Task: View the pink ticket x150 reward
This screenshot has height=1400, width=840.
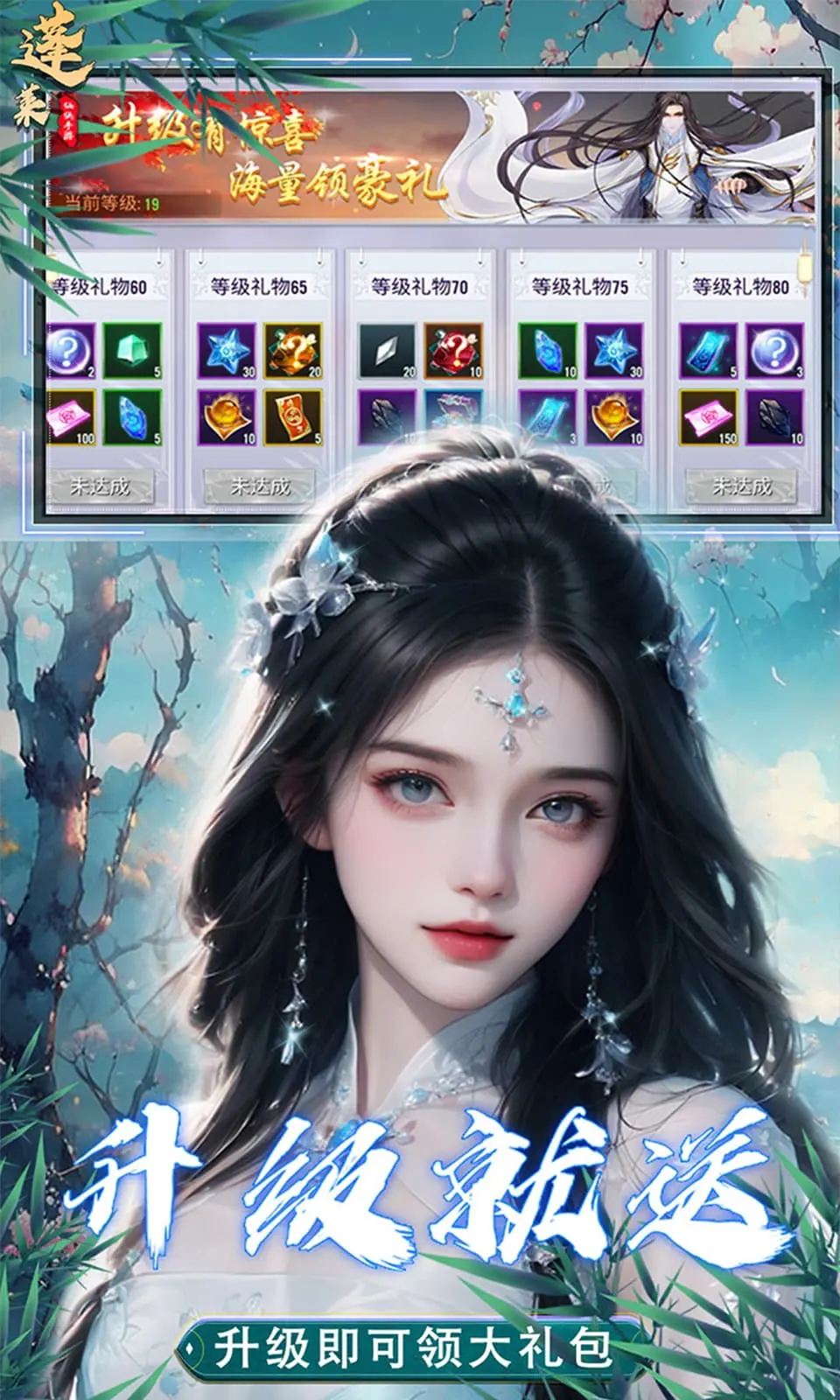Action: tap(709, 417)
